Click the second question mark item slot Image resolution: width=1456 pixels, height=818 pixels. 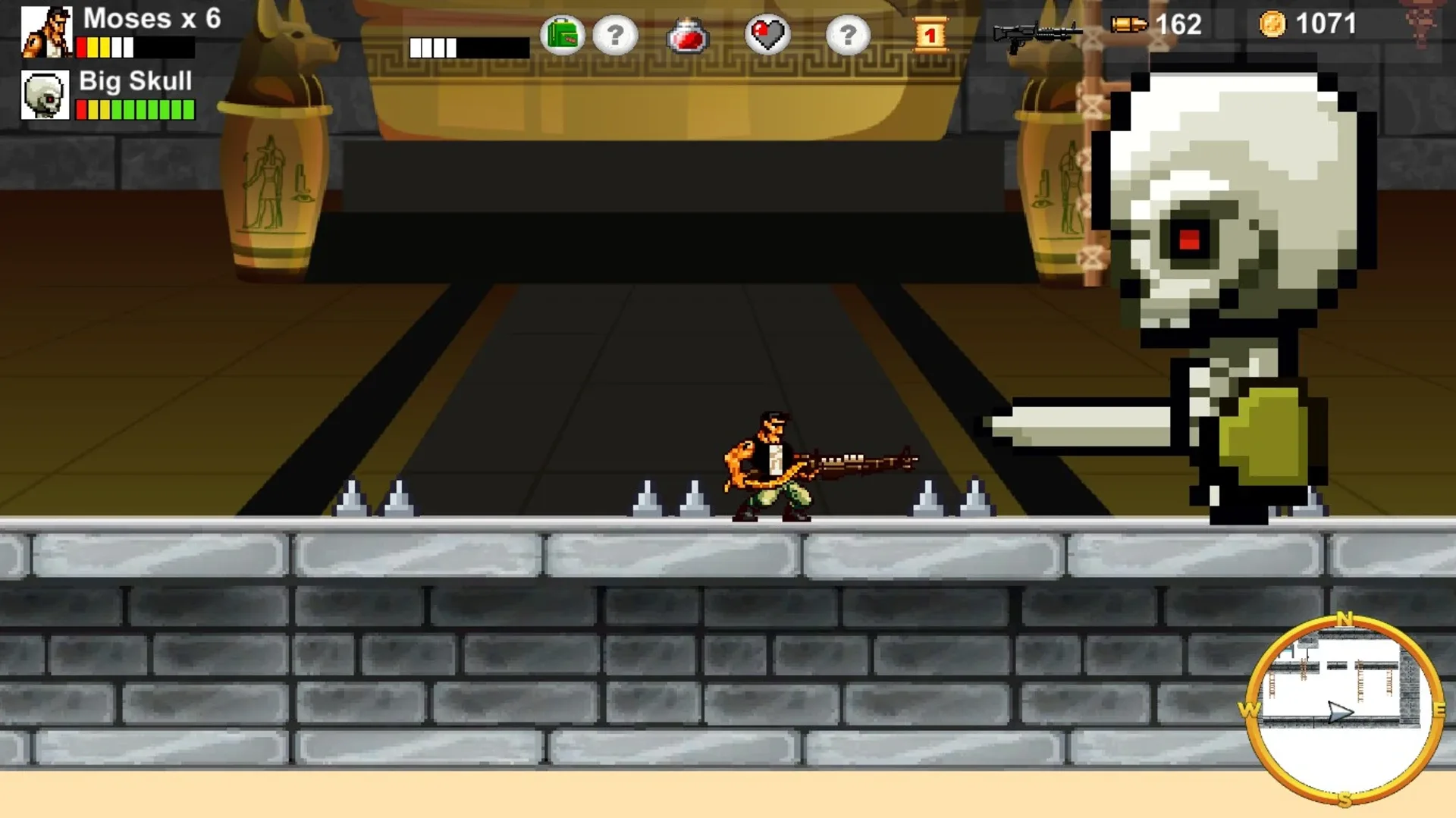848,33
